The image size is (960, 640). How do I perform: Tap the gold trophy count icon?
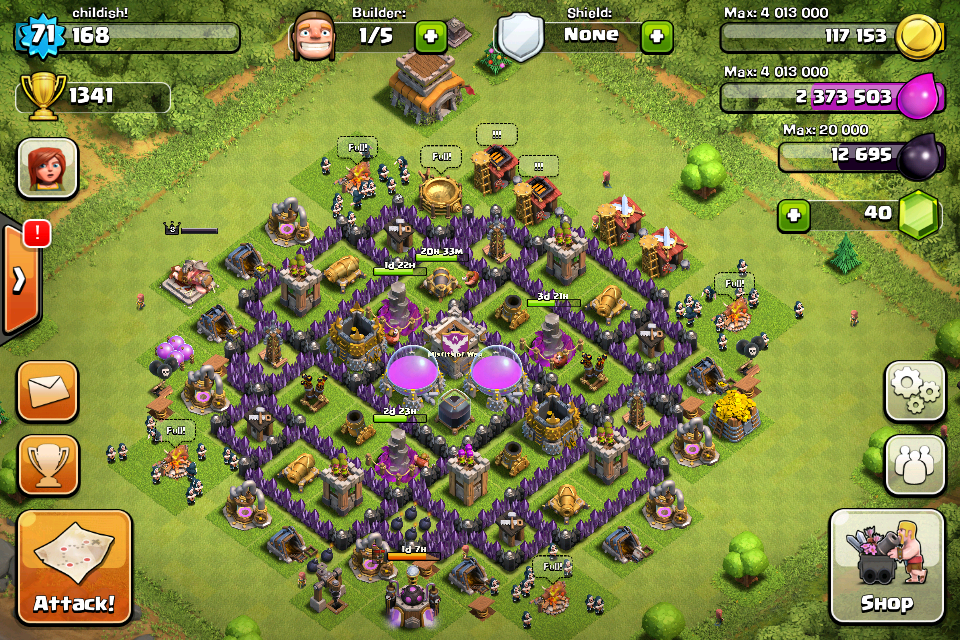click(38, 96)
